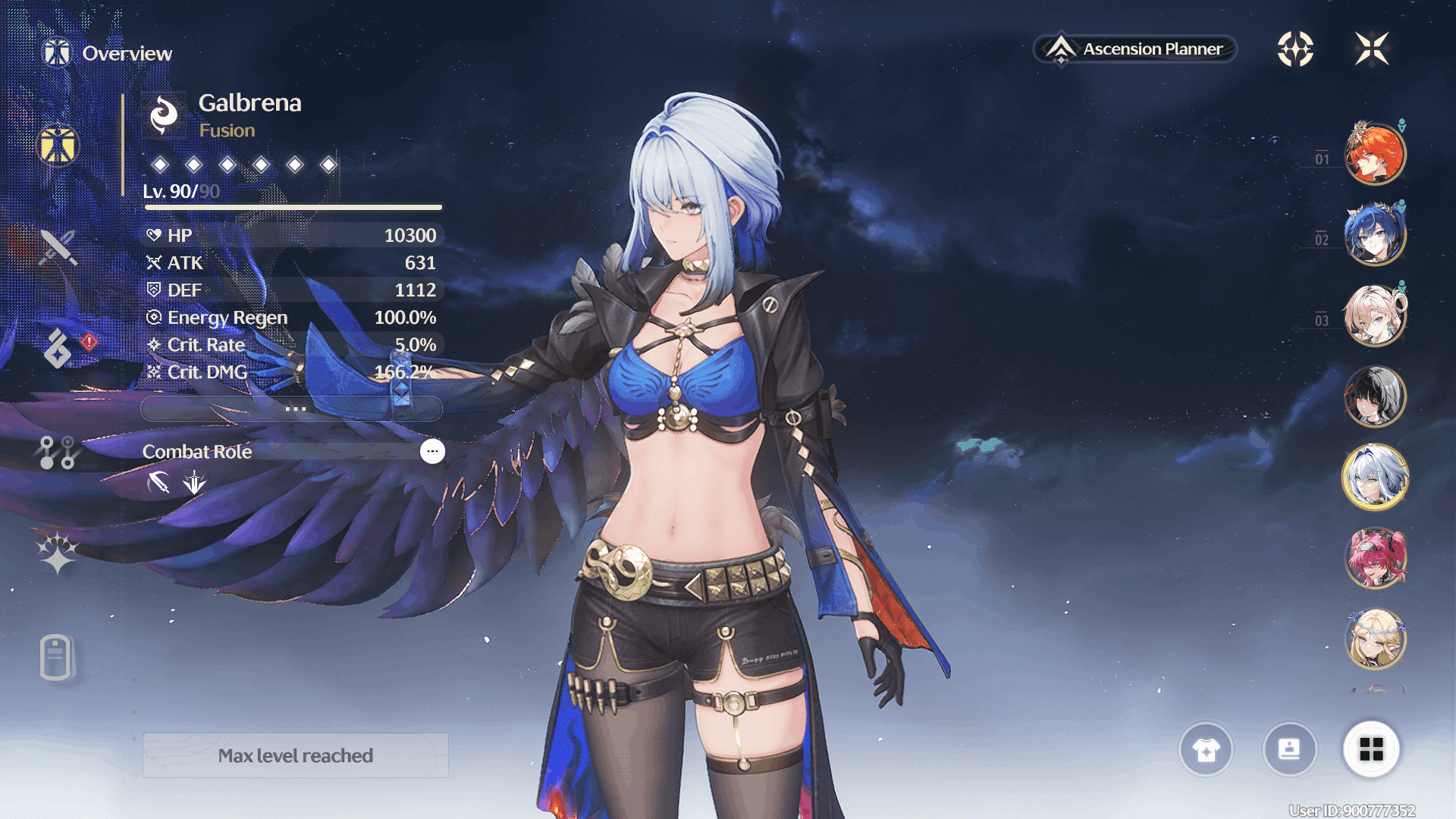Select the orange-haired character in slot 01
This screenshot has width=1456, height=819.
1374,155
